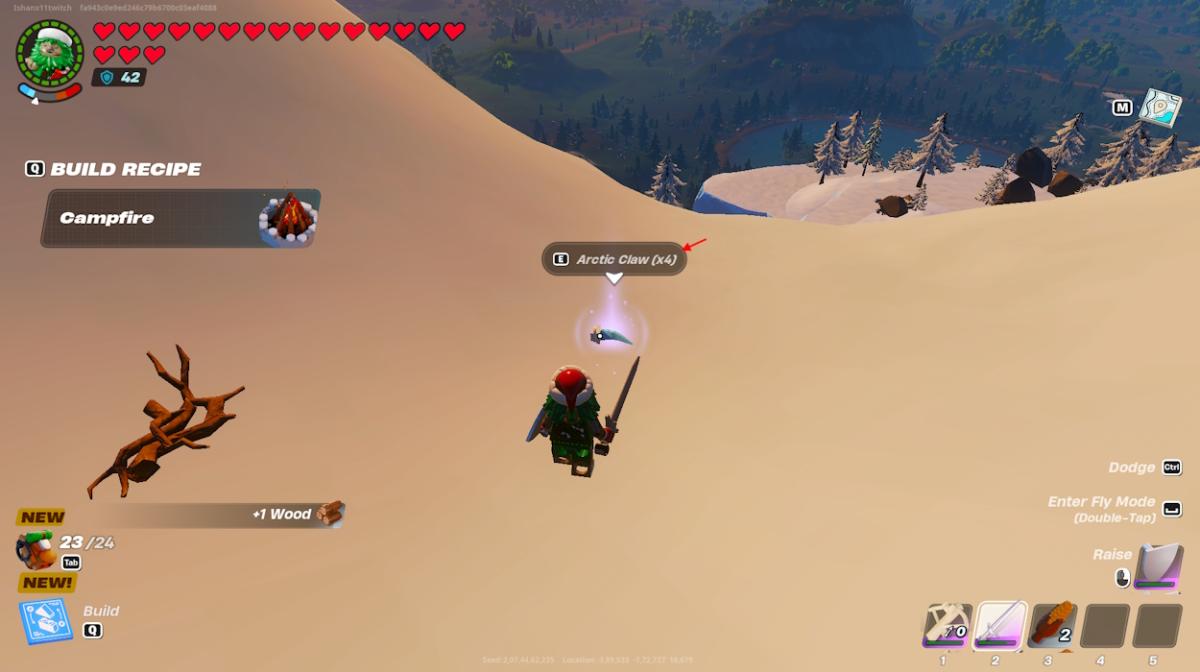Click the shield Raise slot
Viewport: 1200px width, 672px height.
[x=1158, y=567]
